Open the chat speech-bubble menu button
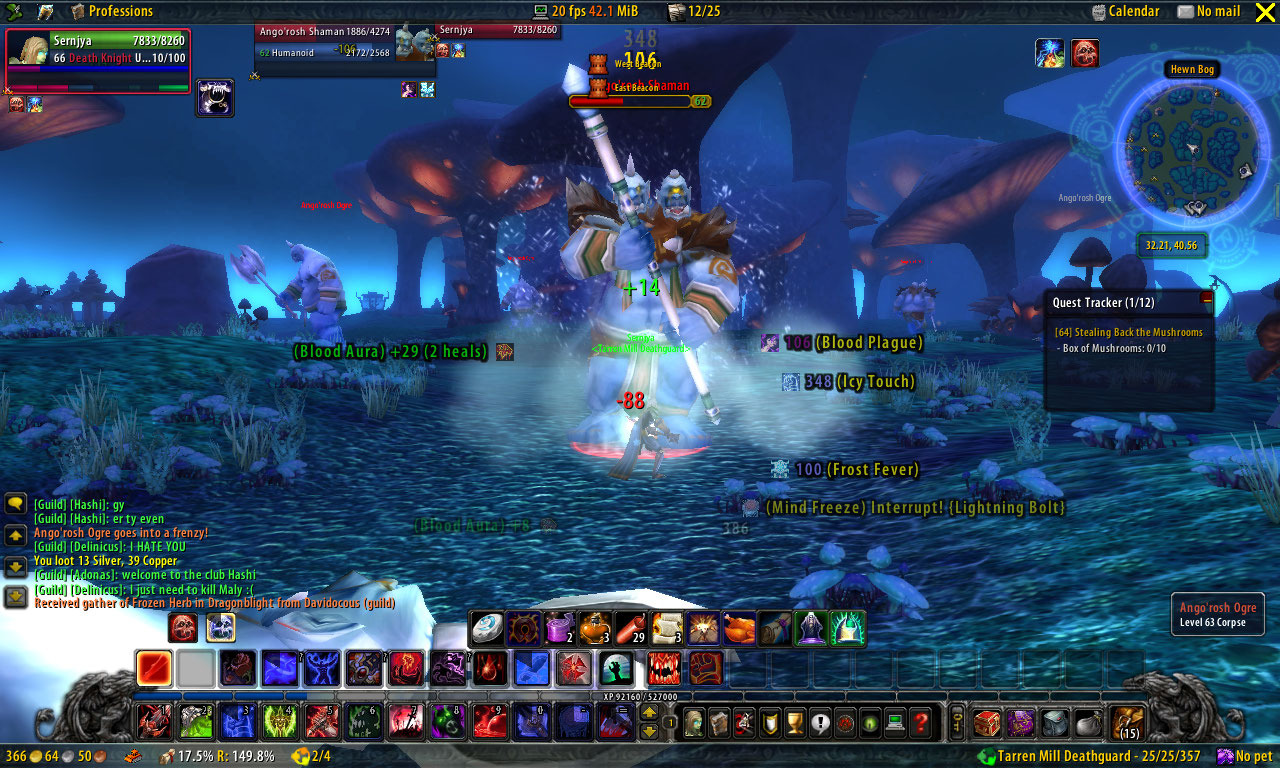Image resolution: width=1280 pixels, height=768 pixels. coord(15,504)
